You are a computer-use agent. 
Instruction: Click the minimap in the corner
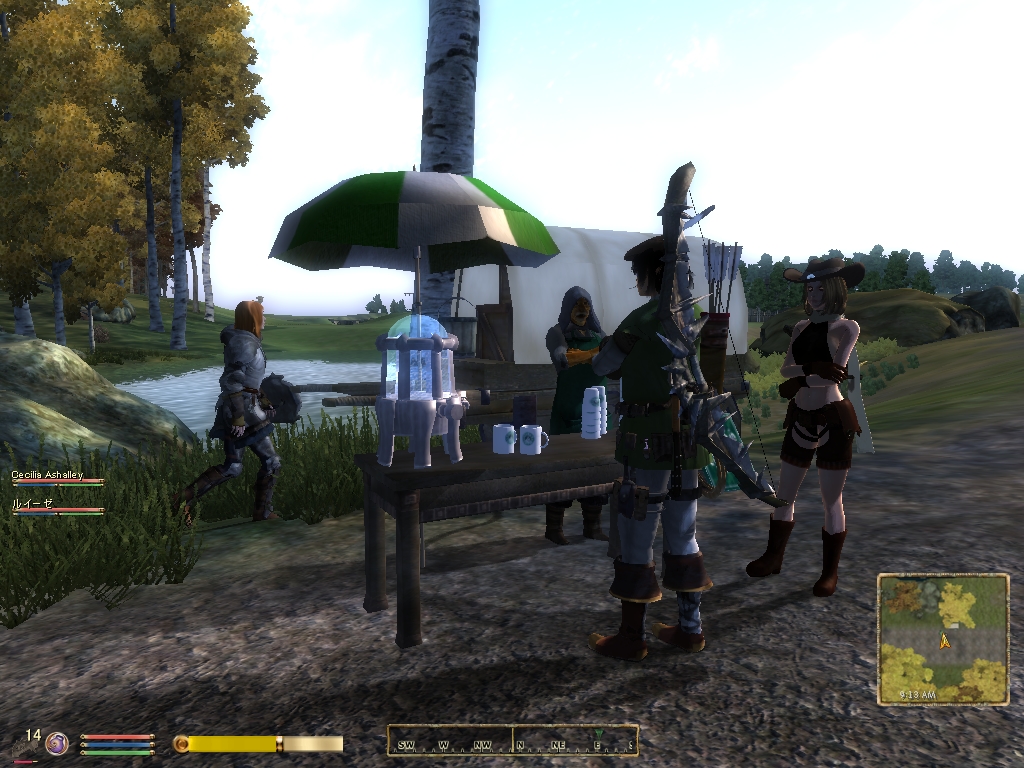(943, 639)
